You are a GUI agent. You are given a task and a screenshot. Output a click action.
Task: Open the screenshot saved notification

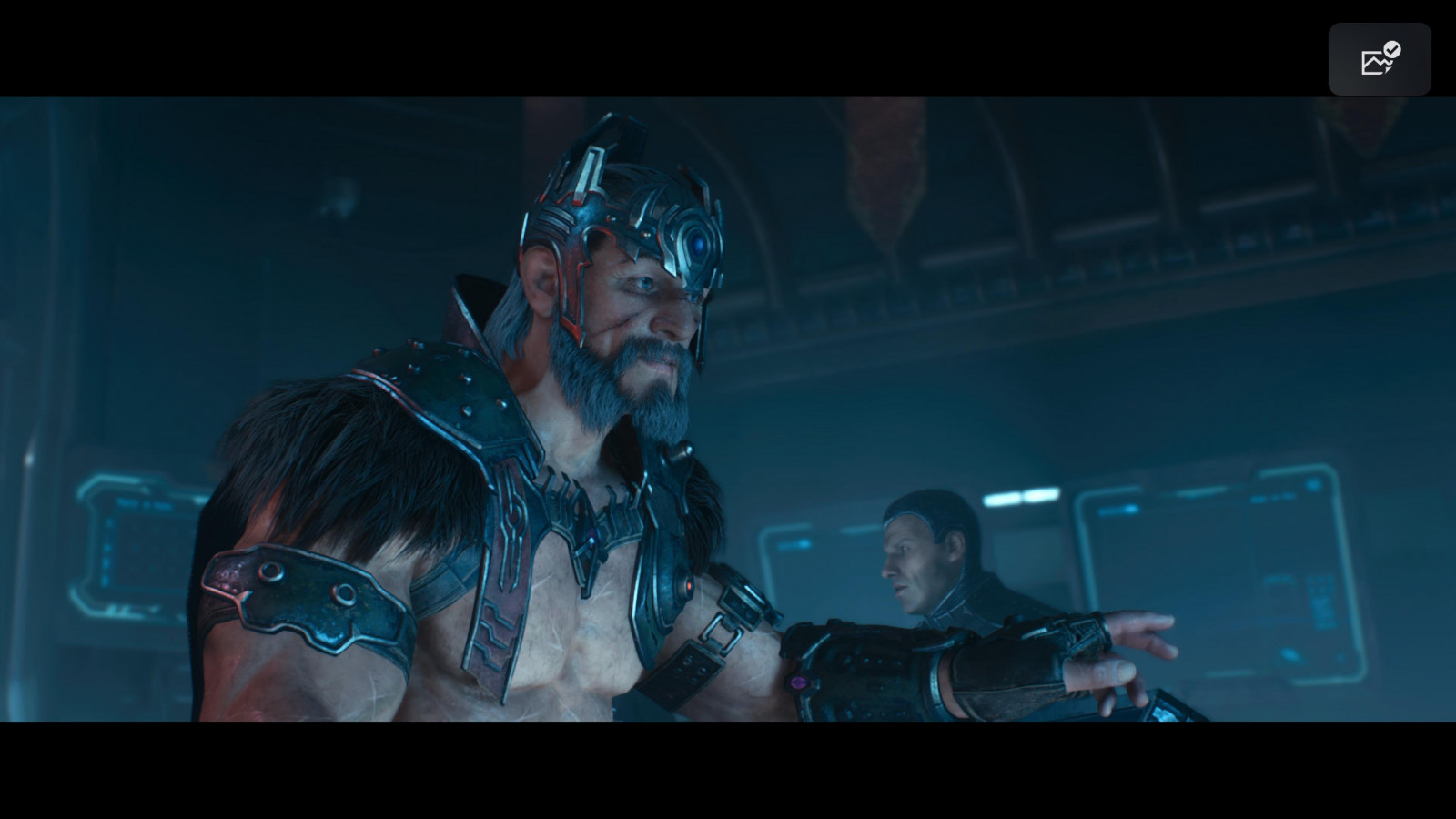1379,59
